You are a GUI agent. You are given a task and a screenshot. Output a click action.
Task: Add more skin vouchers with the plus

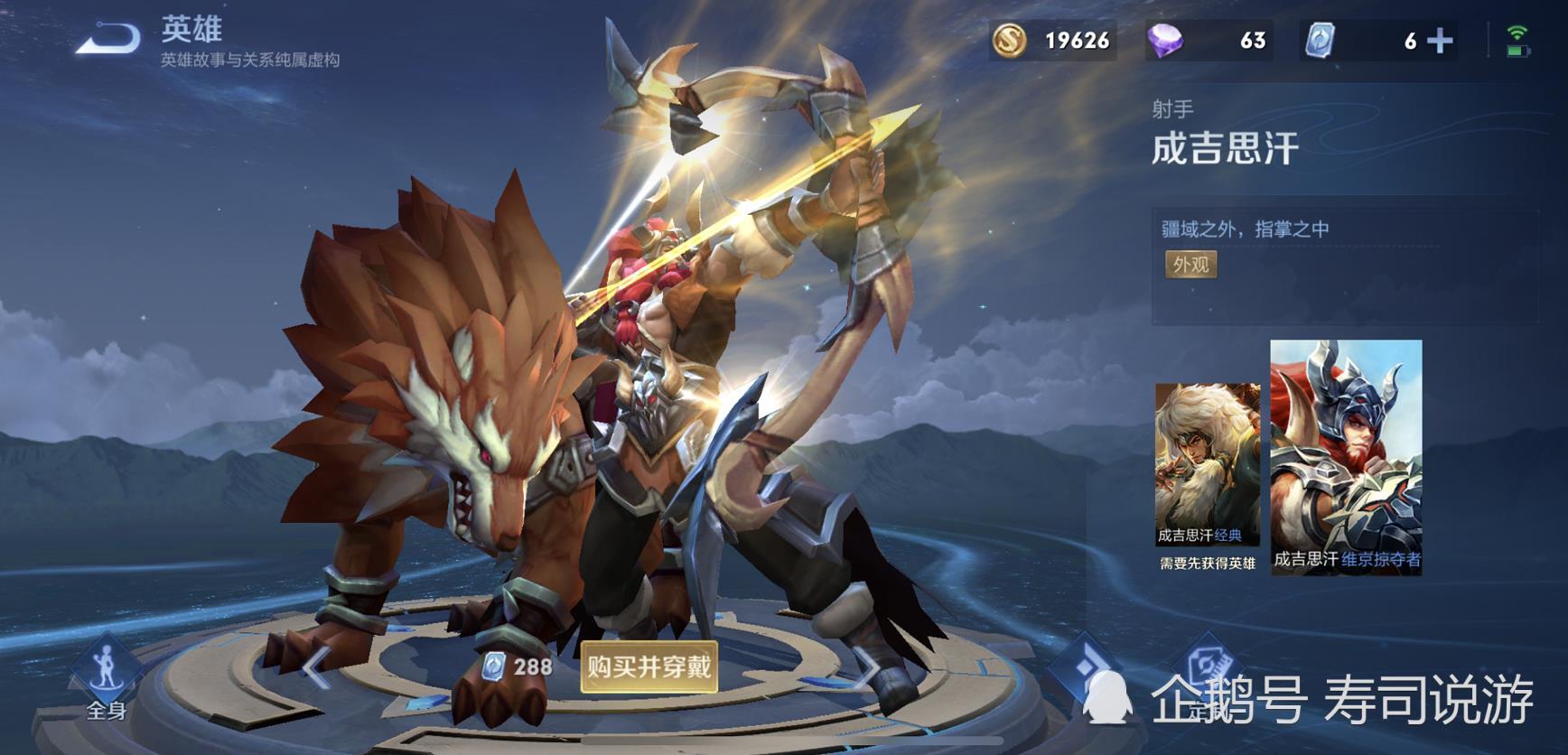(x=1439, y=41)
